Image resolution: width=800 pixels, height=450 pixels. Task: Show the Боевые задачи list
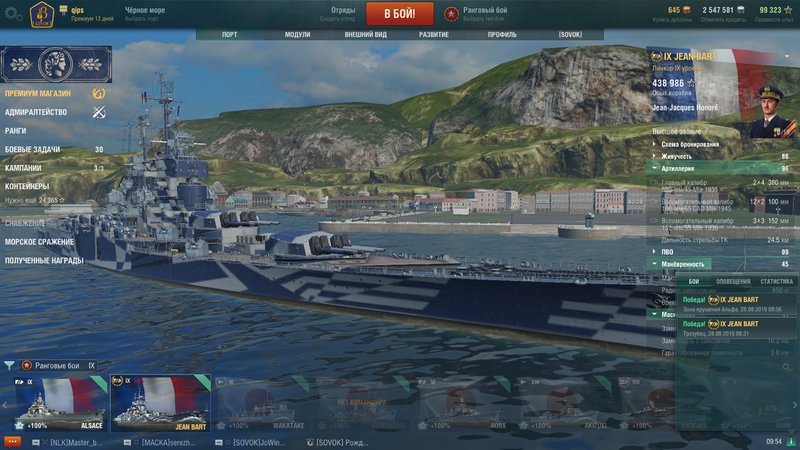[x=32, y=149]
